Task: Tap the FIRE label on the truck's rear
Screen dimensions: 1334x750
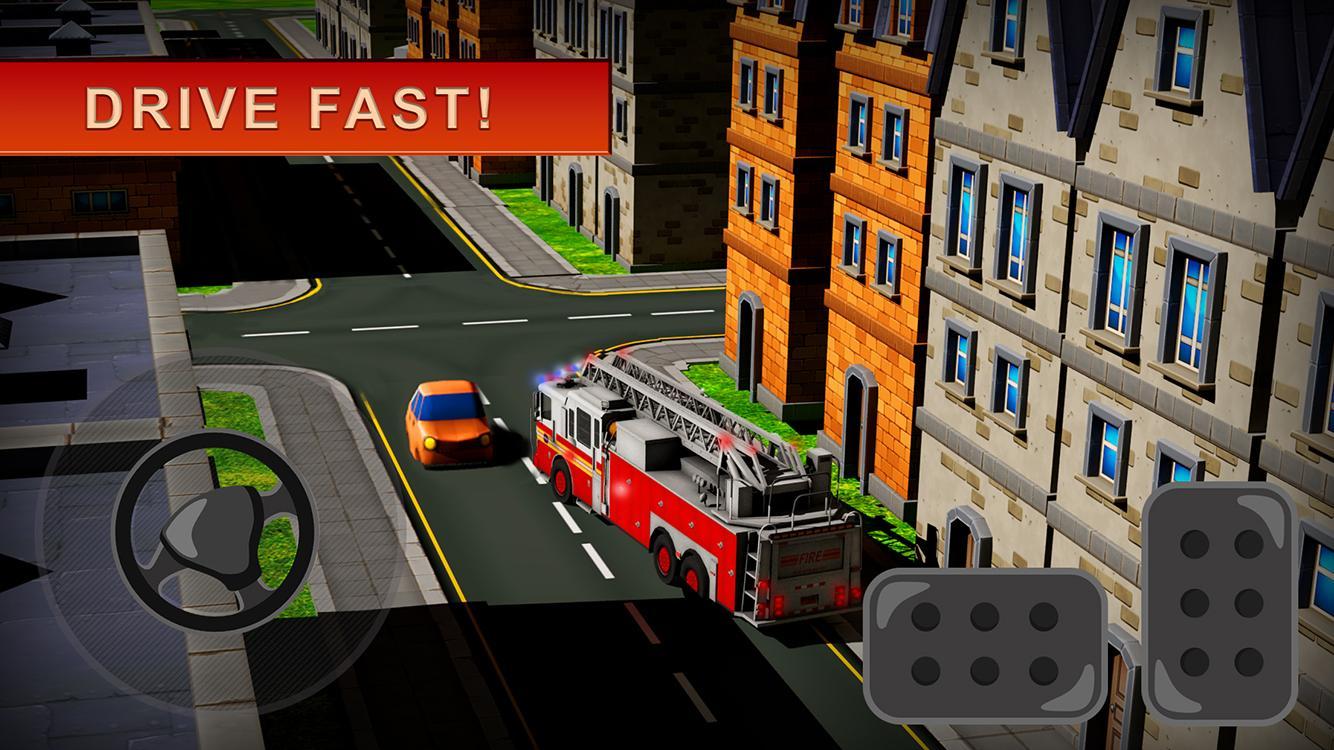Action: pyautogui.click(x=808, y=556)
